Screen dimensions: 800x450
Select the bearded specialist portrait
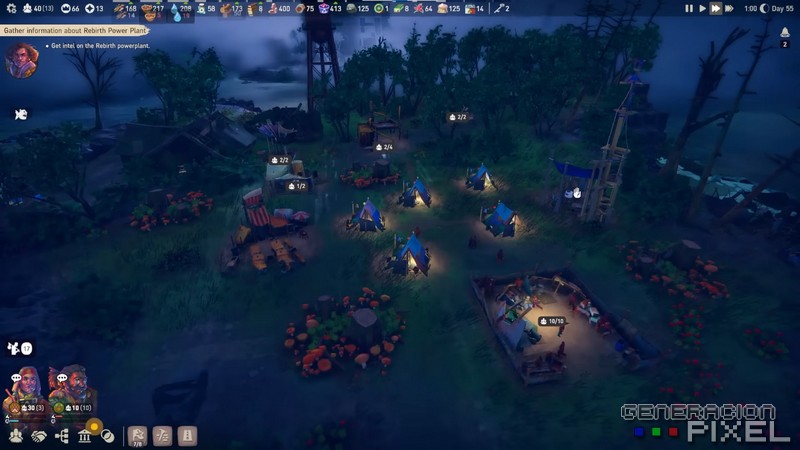69,389
